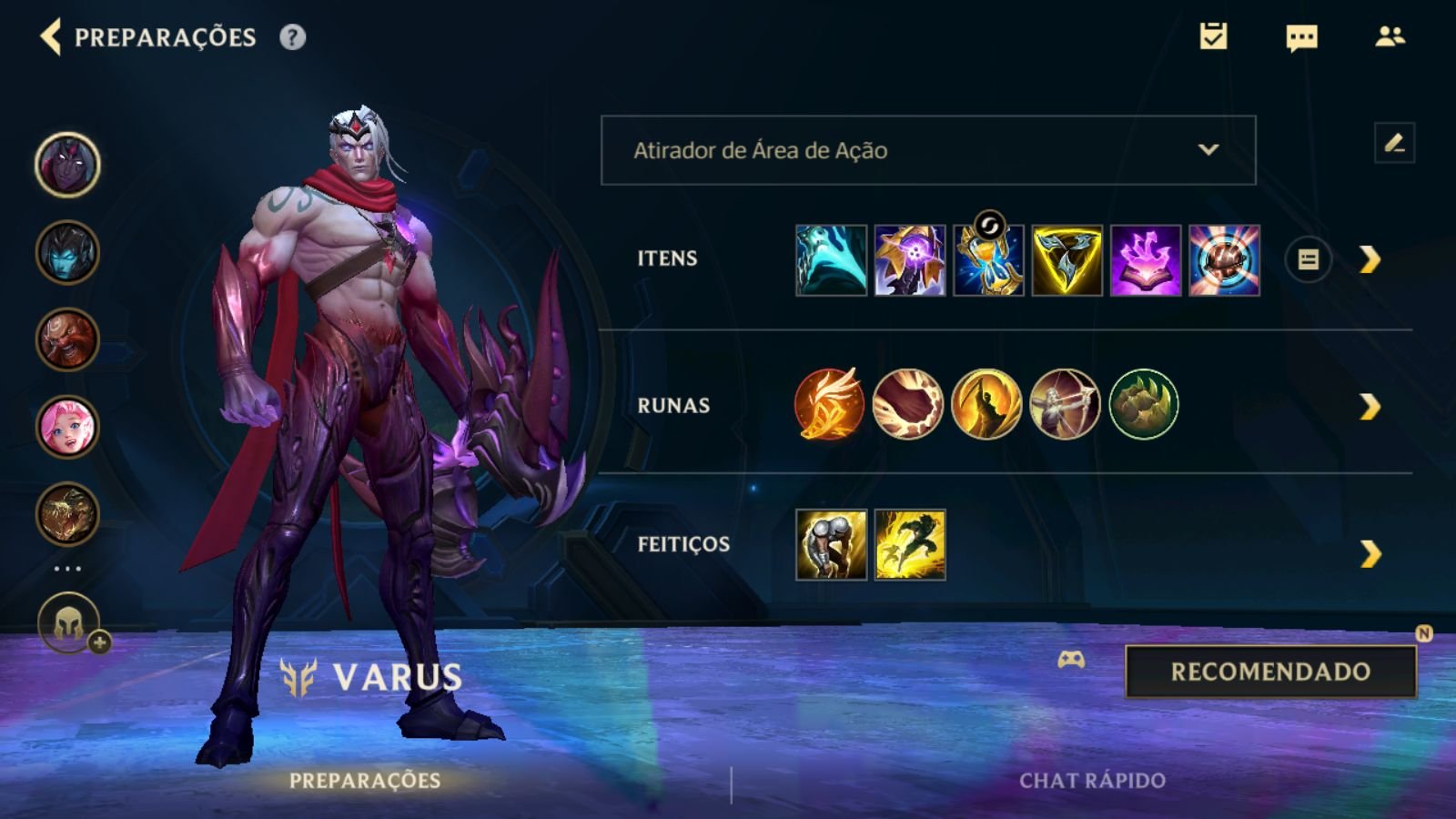Select the fiery keystone rune
1456x819 pixels.
pyautogui.click(x=829, y=404)
